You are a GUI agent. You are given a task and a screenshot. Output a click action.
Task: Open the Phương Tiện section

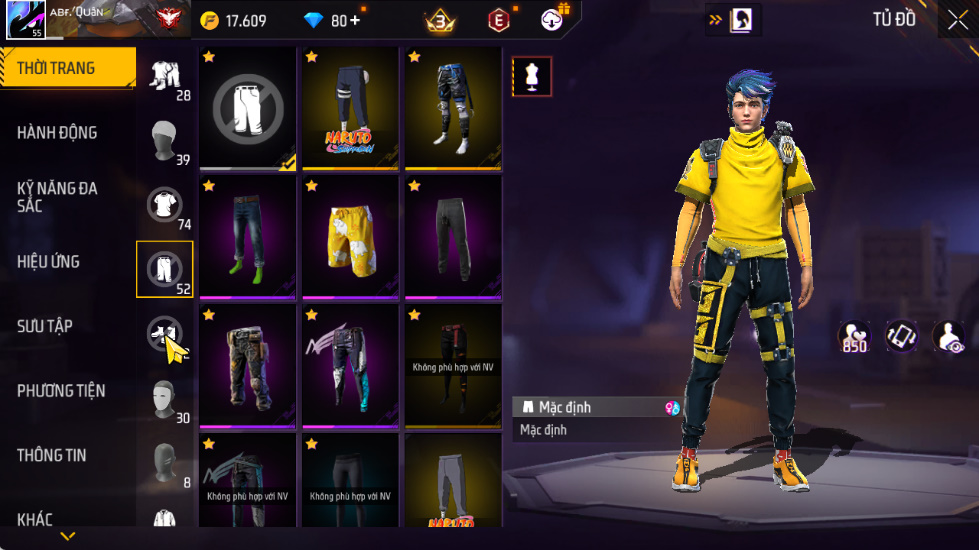[61, 391]
